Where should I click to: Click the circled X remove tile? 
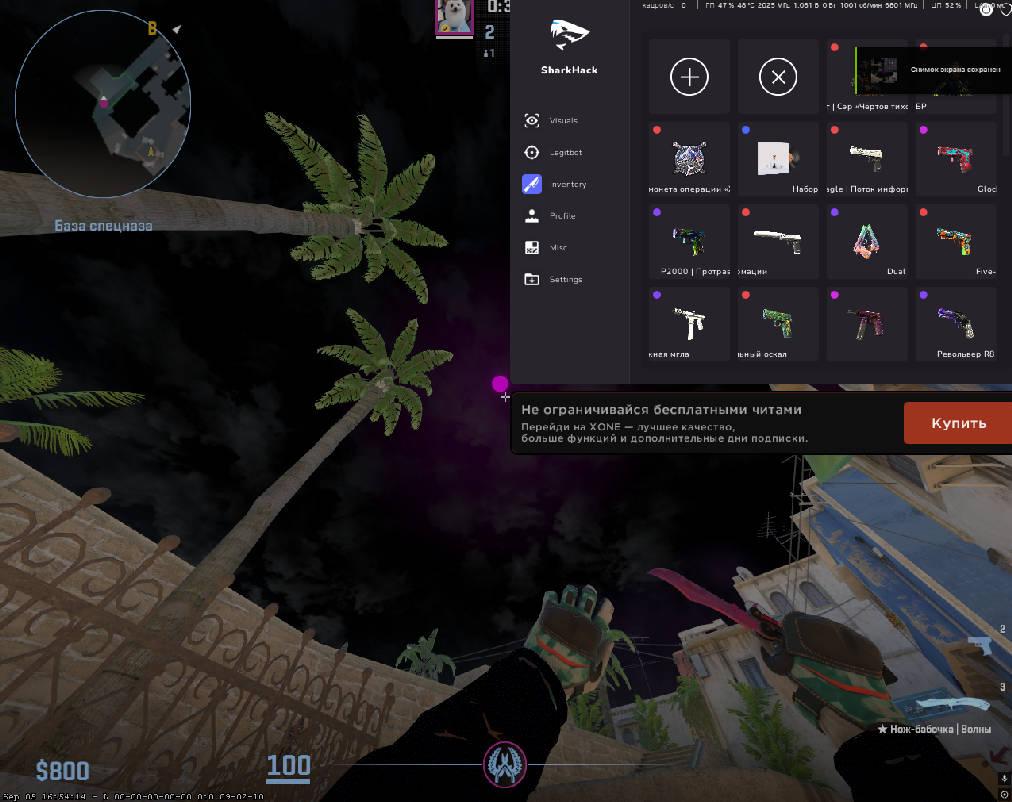pos(778,77)
